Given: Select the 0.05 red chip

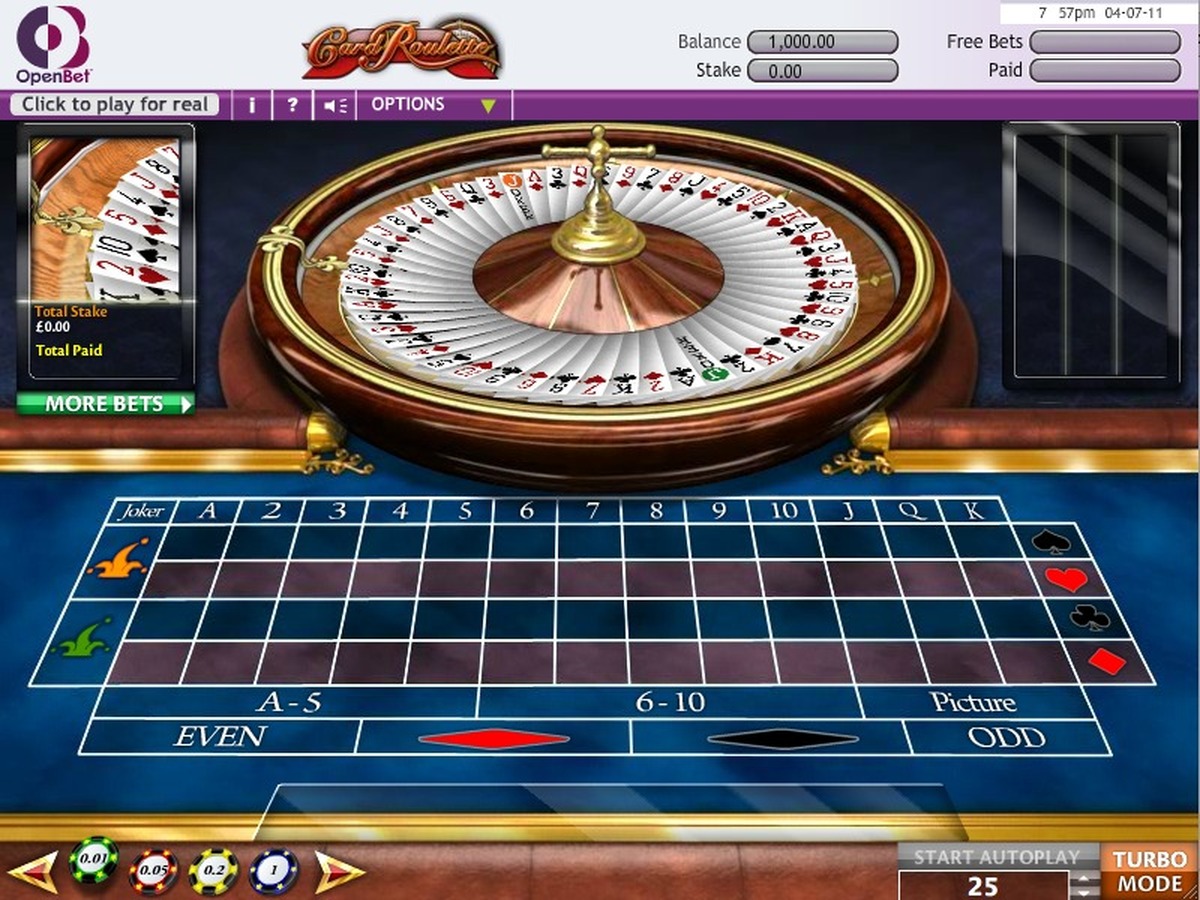Looking at the screenshot, I should pos(154,871).
